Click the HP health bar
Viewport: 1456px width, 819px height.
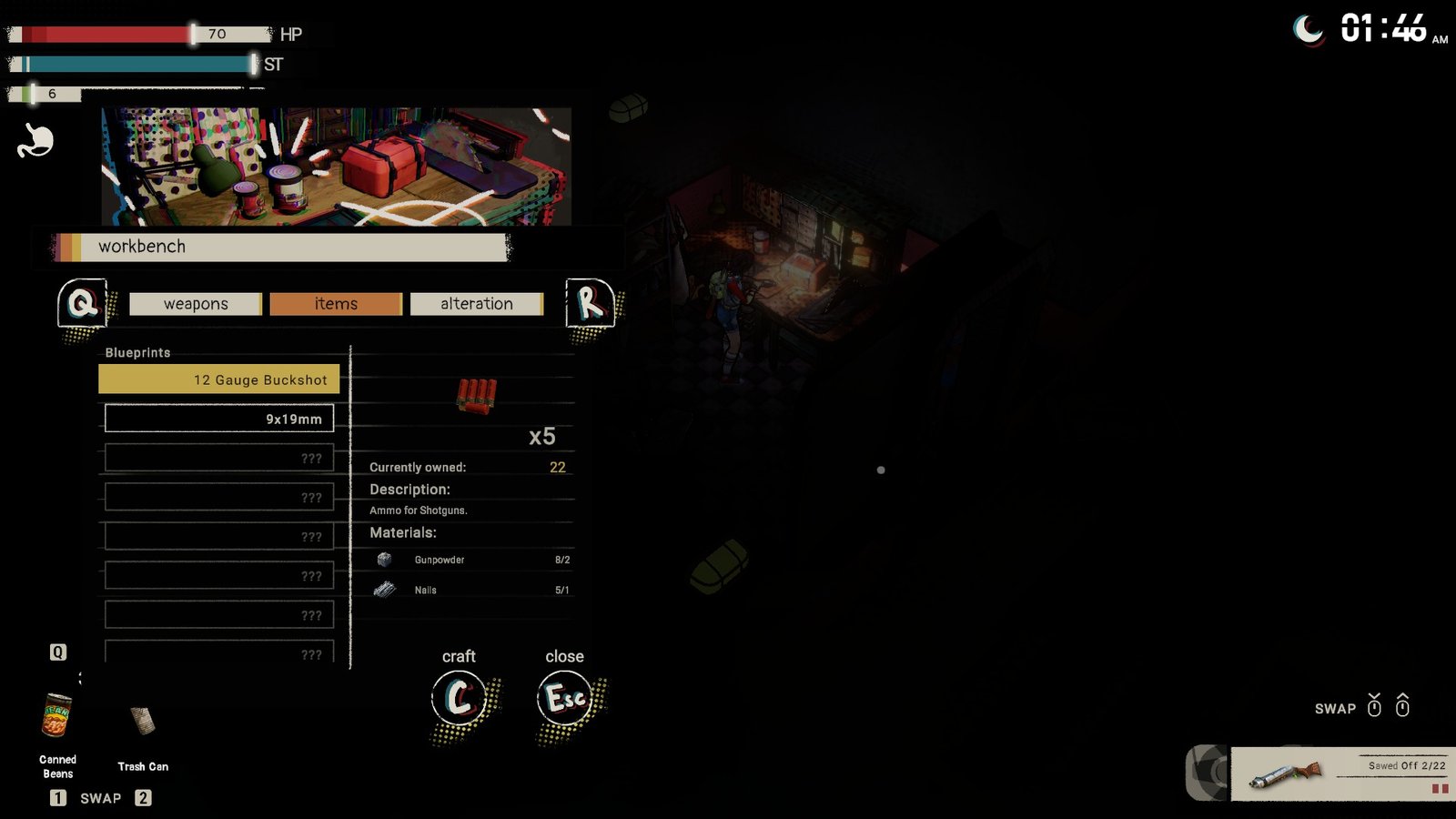pyautogui.click(x=136, y=34)
